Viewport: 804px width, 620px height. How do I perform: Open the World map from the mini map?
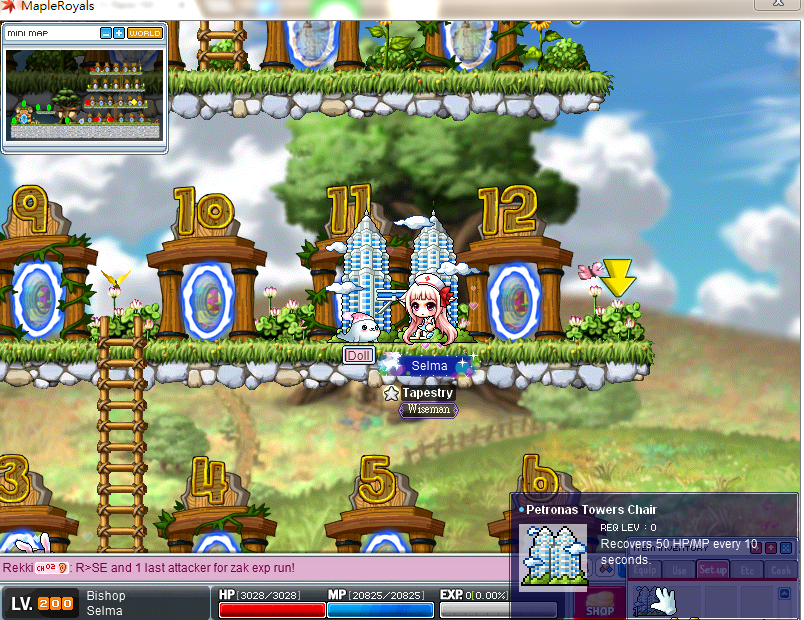[145, 33]
